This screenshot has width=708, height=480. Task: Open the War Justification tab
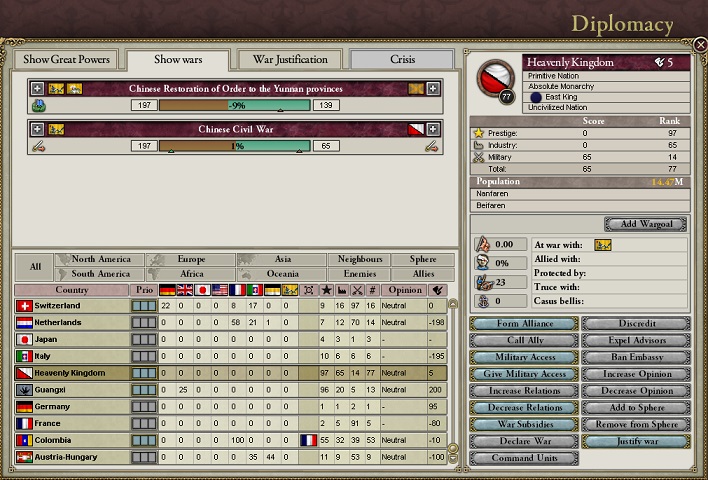[x=289, y=59]
